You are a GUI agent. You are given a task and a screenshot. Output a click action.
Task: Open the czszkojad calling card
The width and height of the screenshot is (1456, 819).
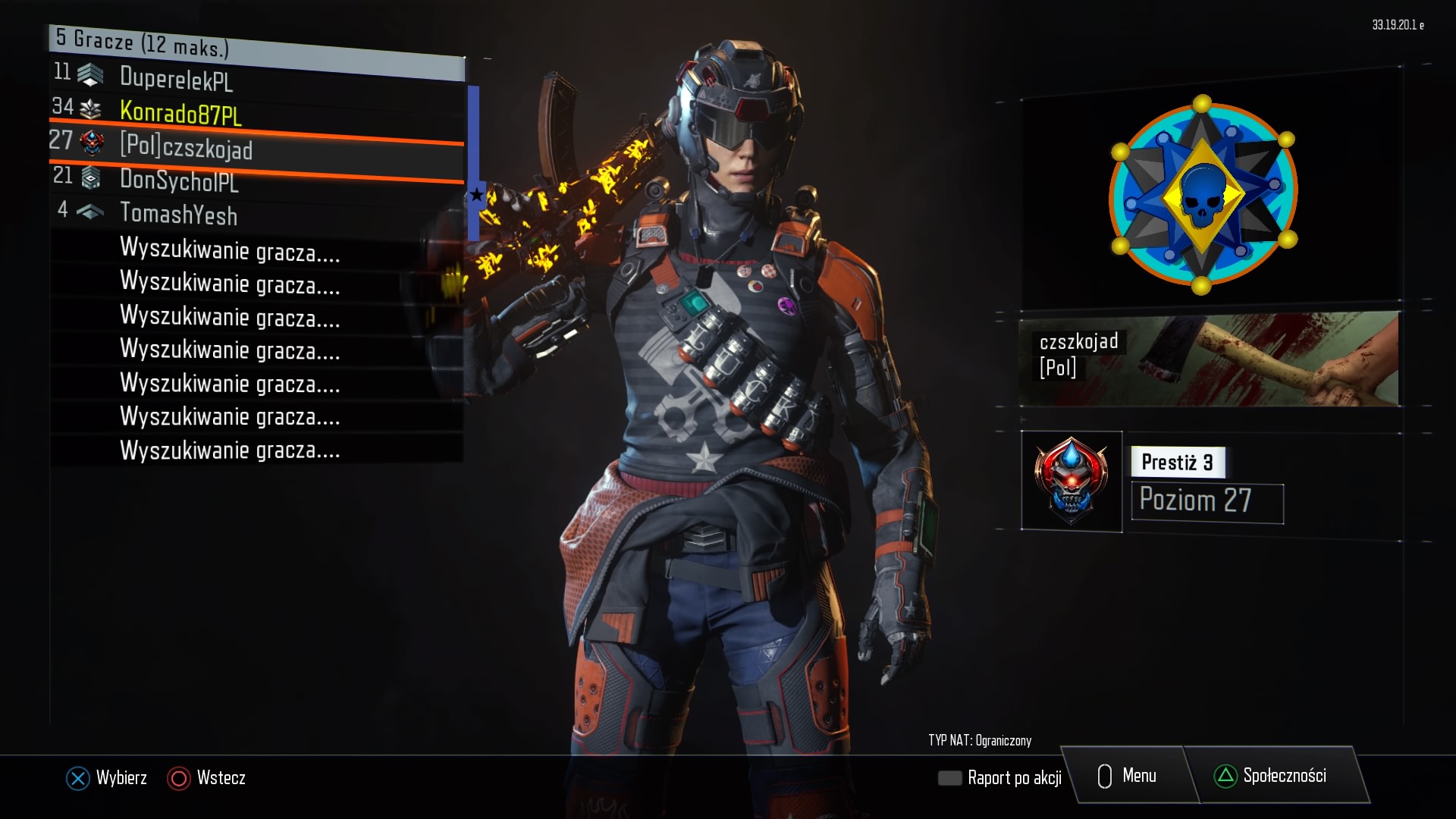click(1209, 359)
